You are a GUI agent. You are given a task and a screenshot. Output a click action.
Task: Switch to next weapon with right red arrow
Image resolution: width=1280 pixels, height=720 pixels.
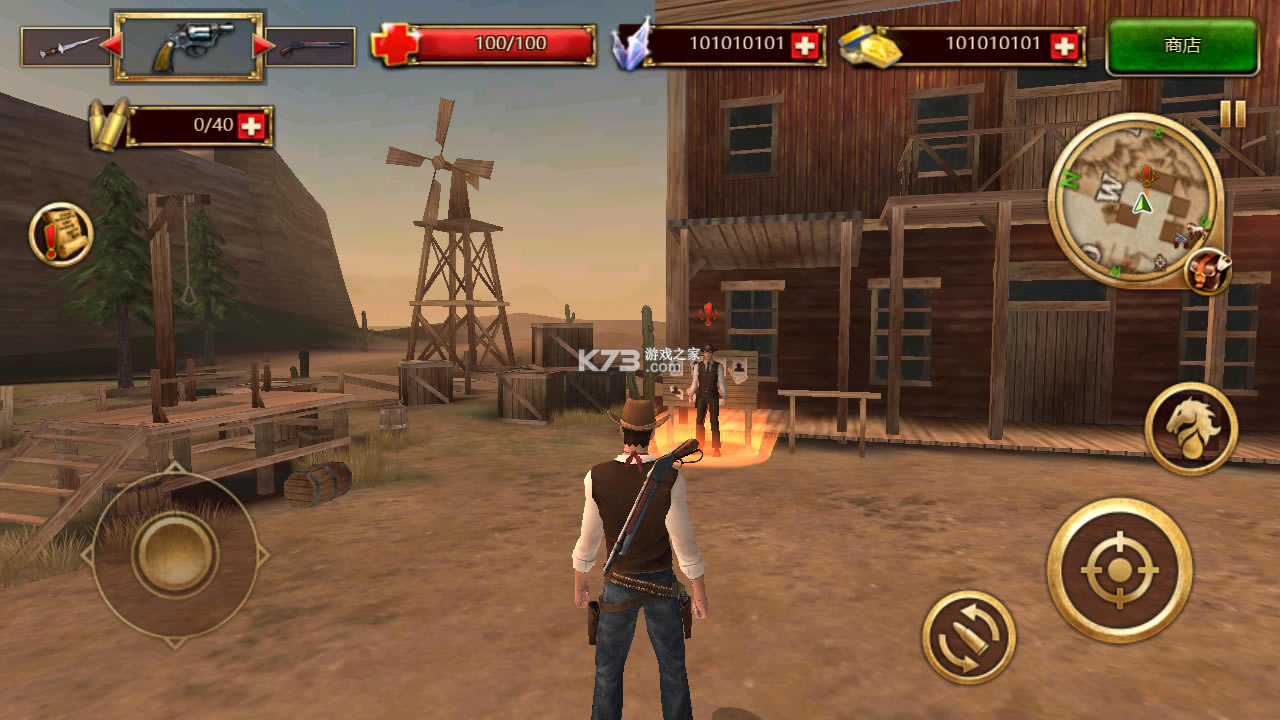pyautogui.click(x=264, y=46)
